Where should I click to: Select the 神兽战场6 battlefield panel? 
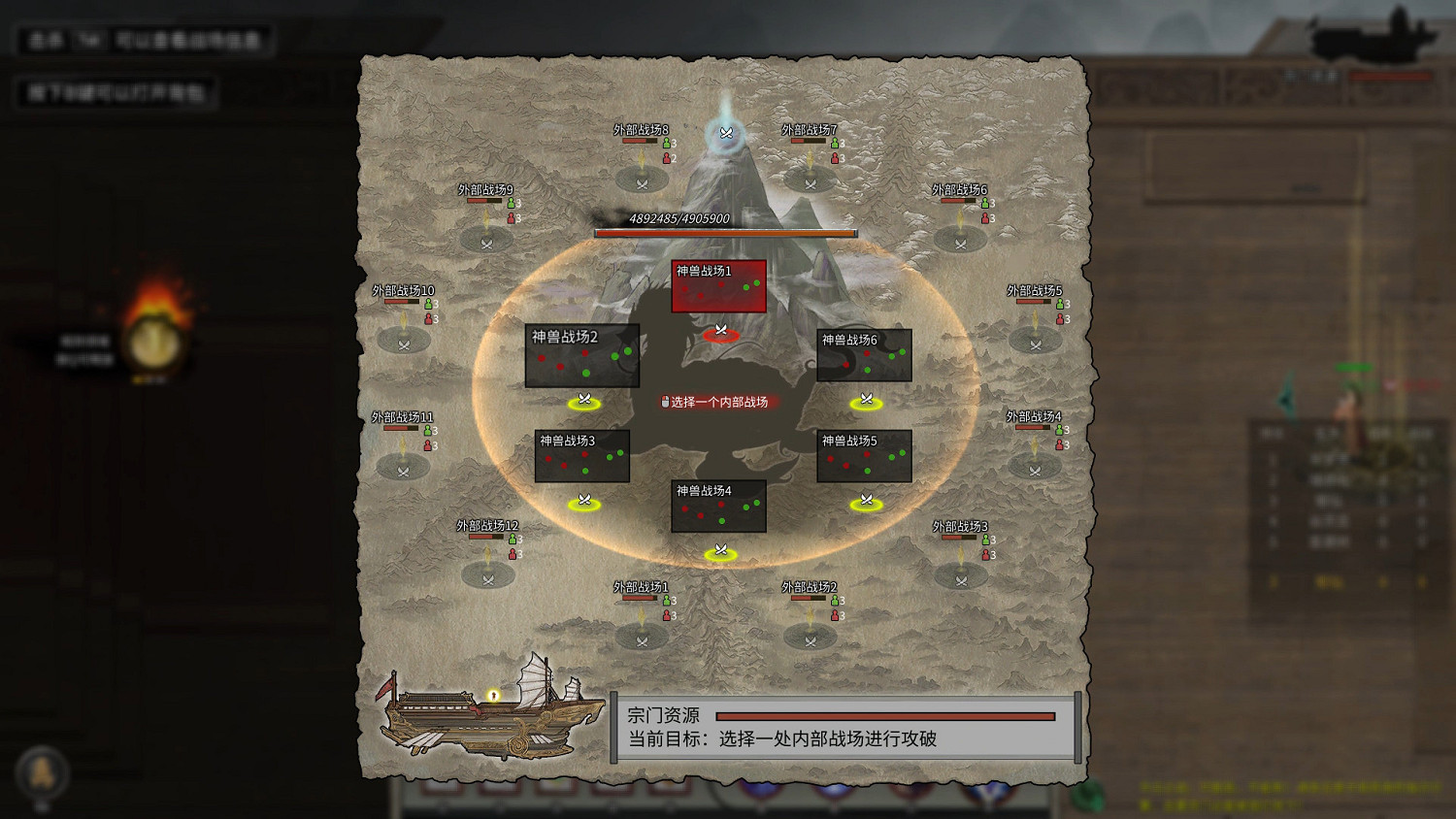(865, 357)
